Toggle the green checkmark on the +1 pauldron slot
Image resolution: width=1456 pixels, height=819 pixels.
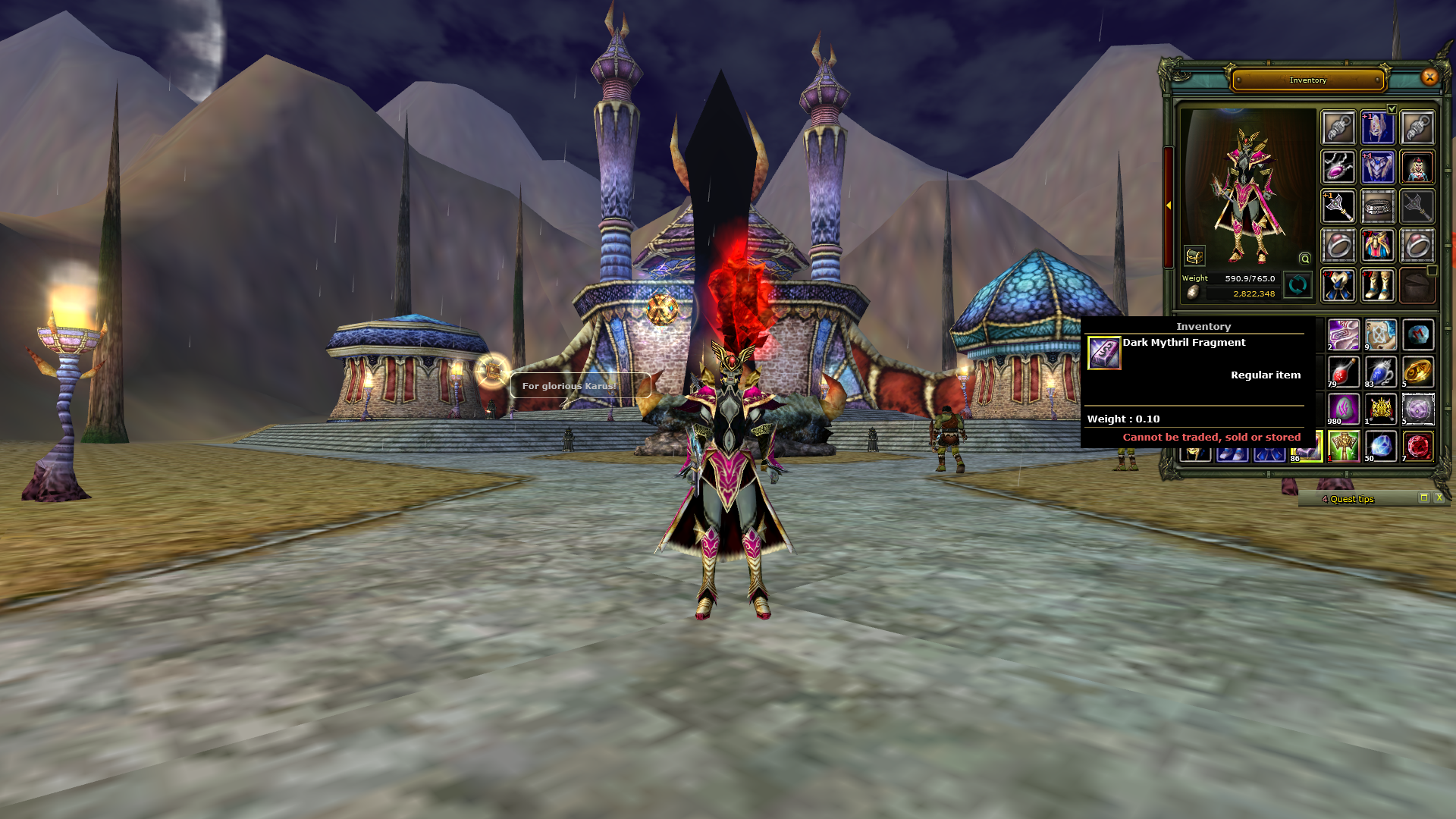(x=1391, y=108)
